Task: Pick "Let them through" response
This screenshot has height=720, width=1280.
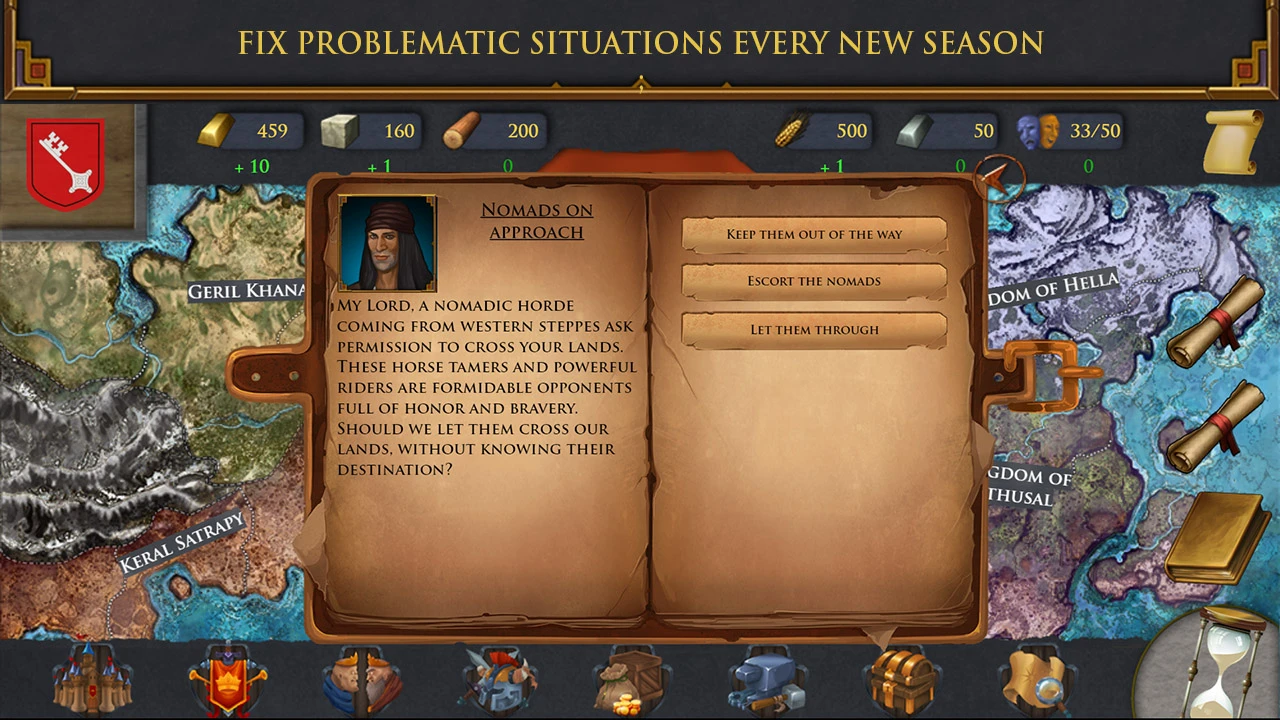Action: tap(814, 329)
